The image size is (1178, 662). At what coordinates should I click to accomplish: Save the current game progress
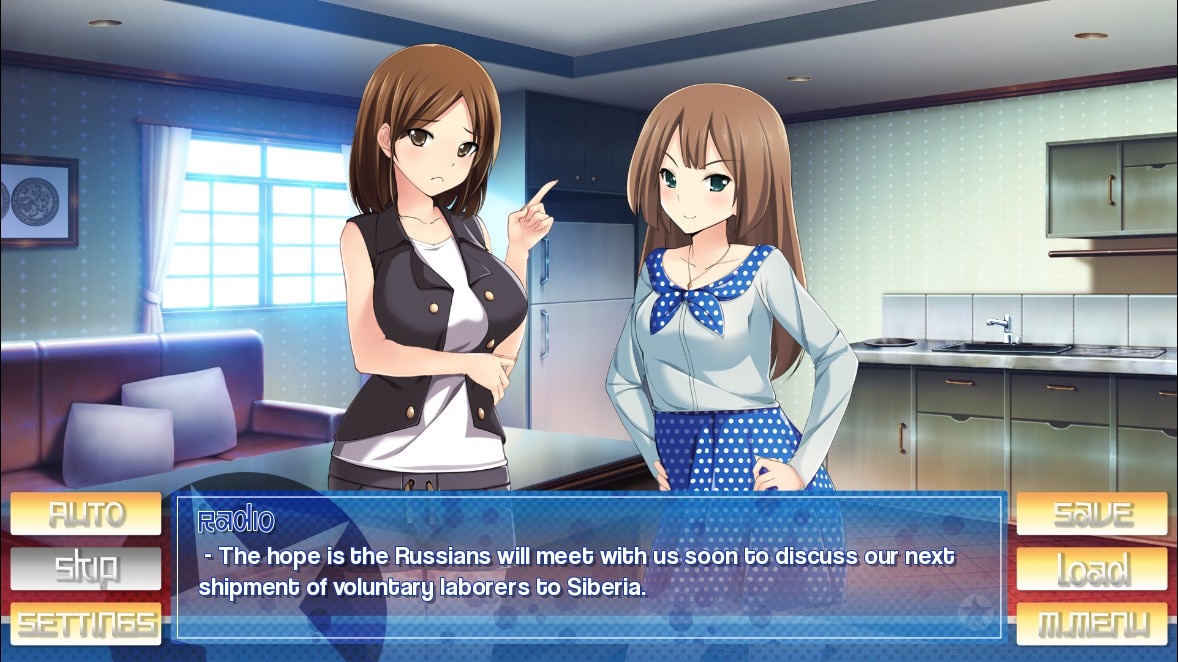pos(1092,514)
